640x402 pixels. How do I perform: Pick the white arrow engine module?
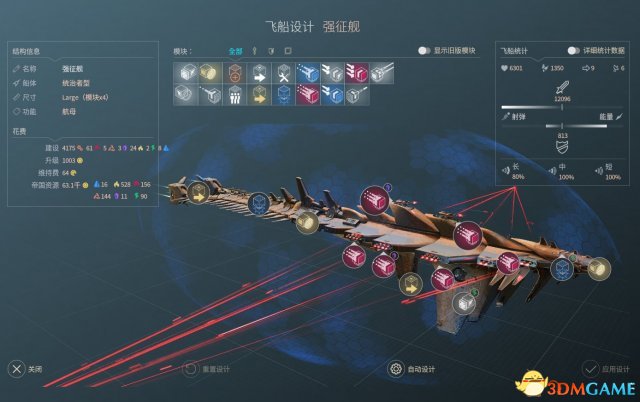258,72
